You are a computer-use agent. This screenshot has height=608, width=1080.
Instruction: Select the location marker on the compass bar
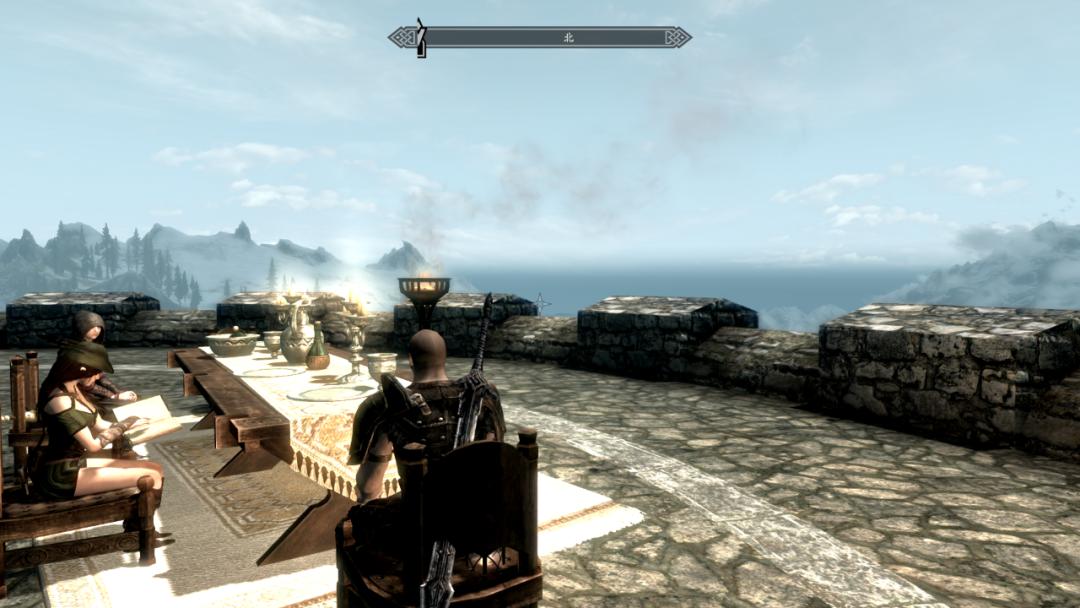pos(421,38)
